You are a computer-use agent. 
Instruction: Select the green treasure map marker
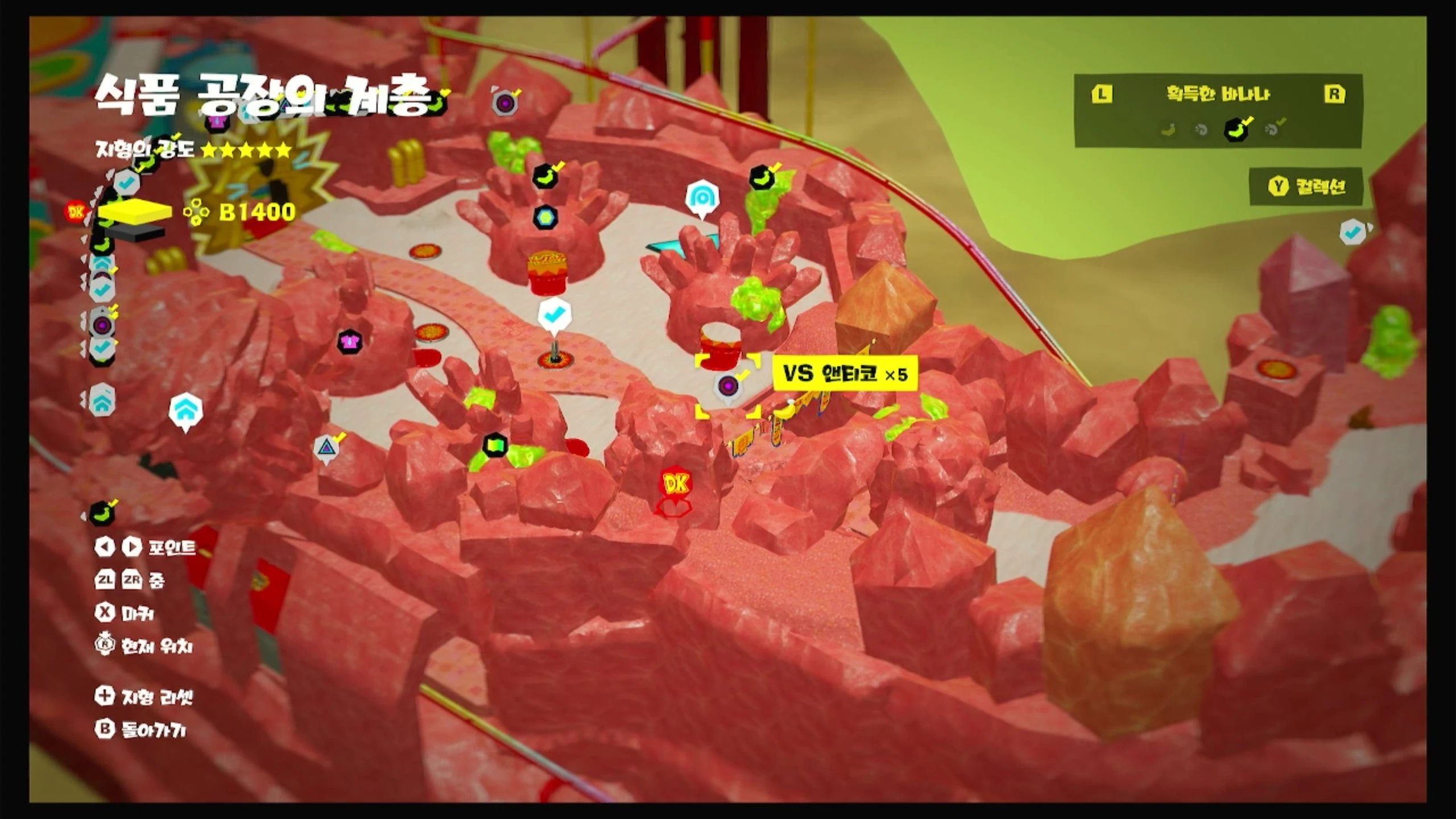(495, 445)
